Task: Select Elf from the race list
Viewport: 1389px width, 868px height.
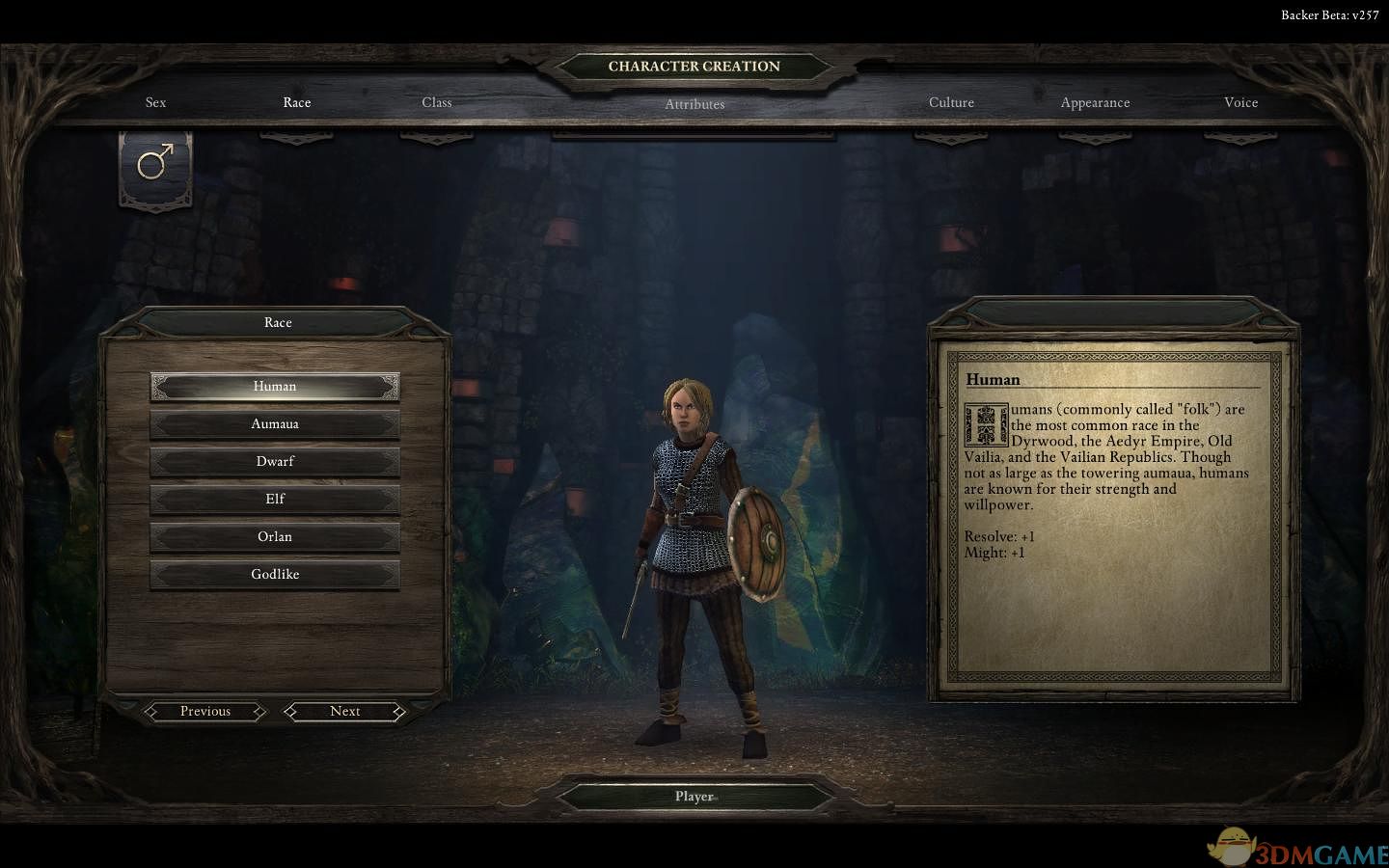Action: (x=275, y=500)
